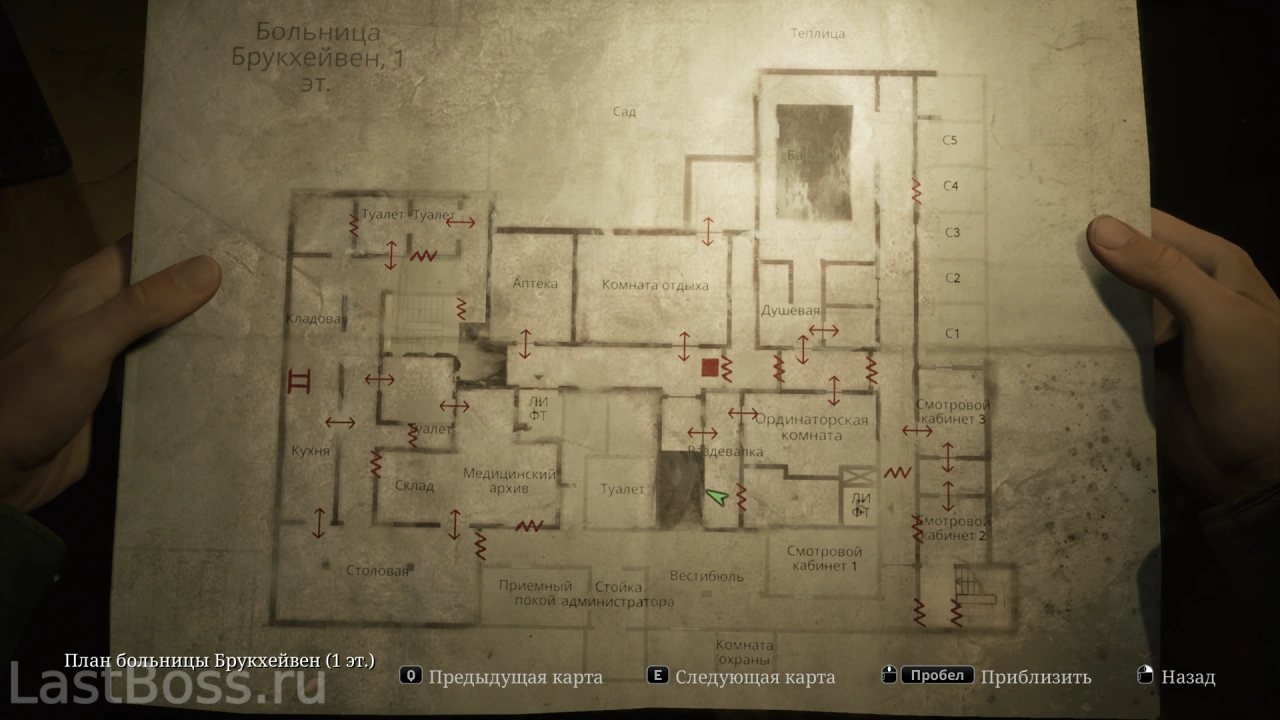Select the Медицинский архив room
Image resolution: width=1280 pixels, height=720 pixels.
(x=510, y=480)
